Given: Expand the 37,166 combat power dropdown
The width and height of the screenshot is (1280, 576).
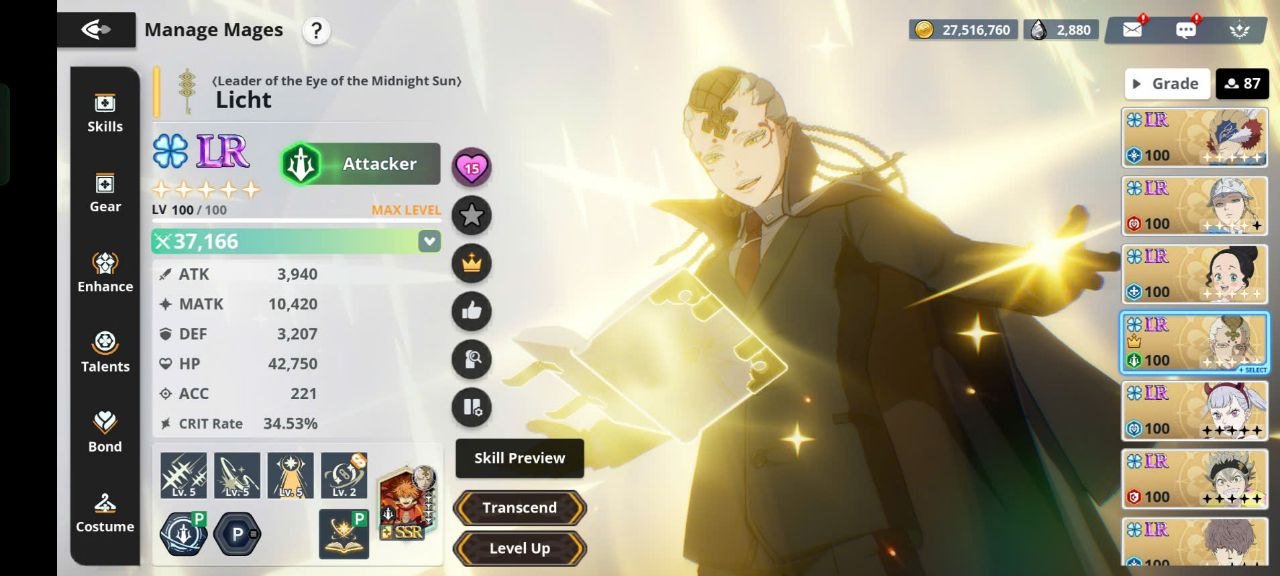Looking at the screenshot, I should click(429, 241).
